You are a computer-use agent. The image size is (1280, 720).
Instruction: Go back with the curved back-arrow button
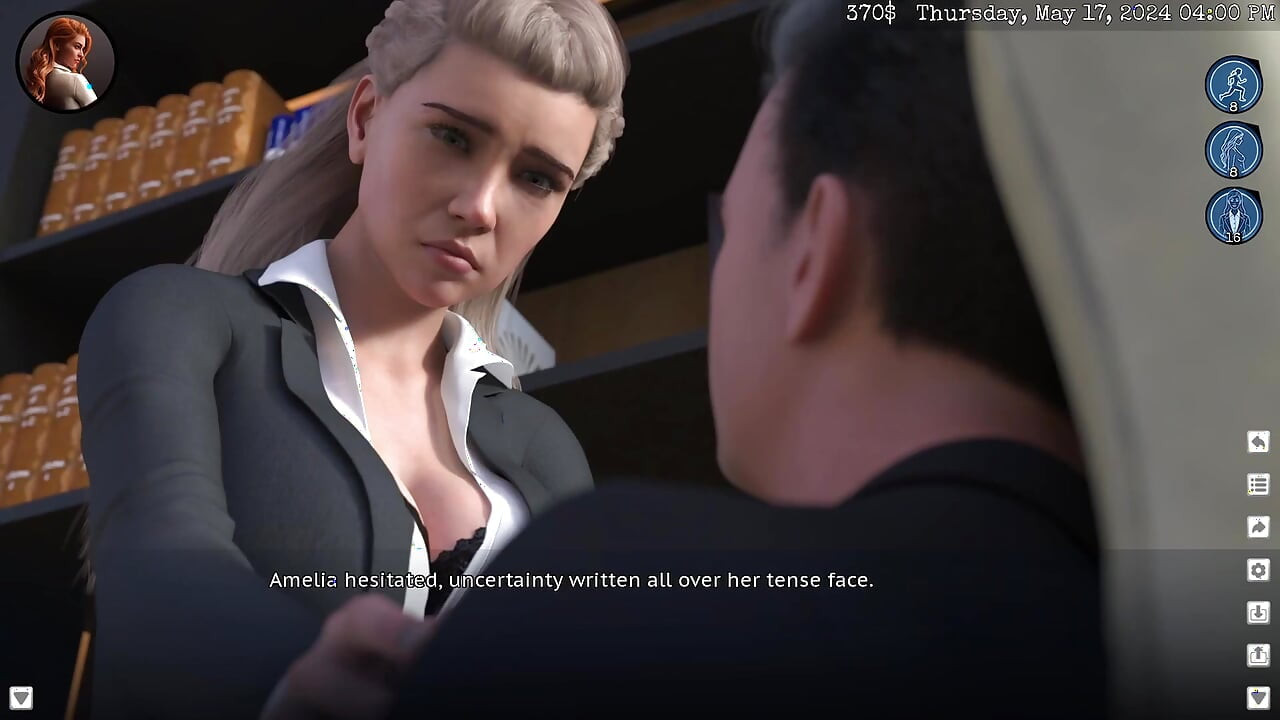[1258, 442]
